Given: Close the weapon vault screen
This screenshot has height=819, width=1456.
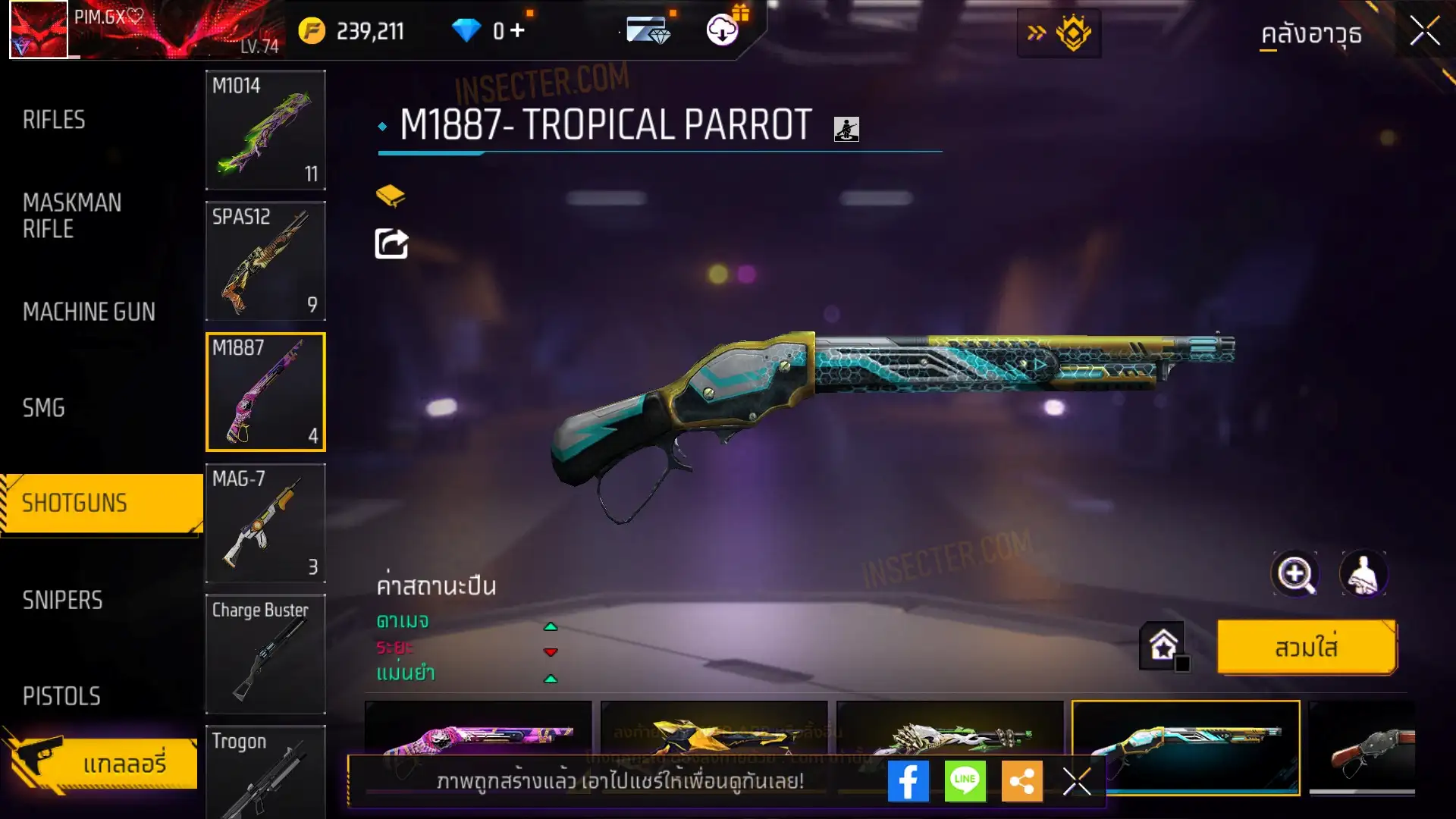Looking at the screenshot, I should pyautogui.click(x=1424, y=32).
